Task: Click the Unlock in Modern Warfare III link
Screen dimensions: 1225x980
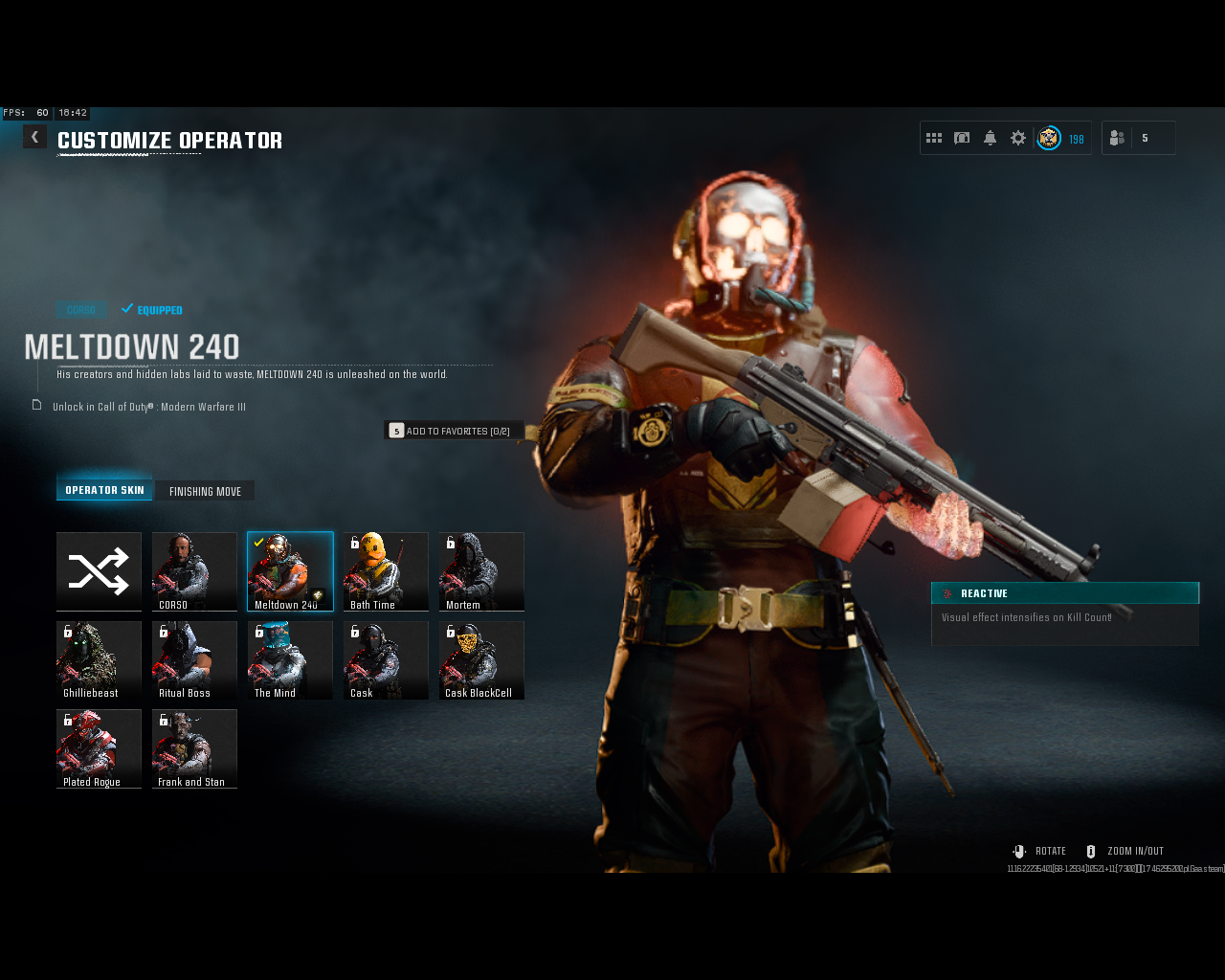Action: coord(148,406)
